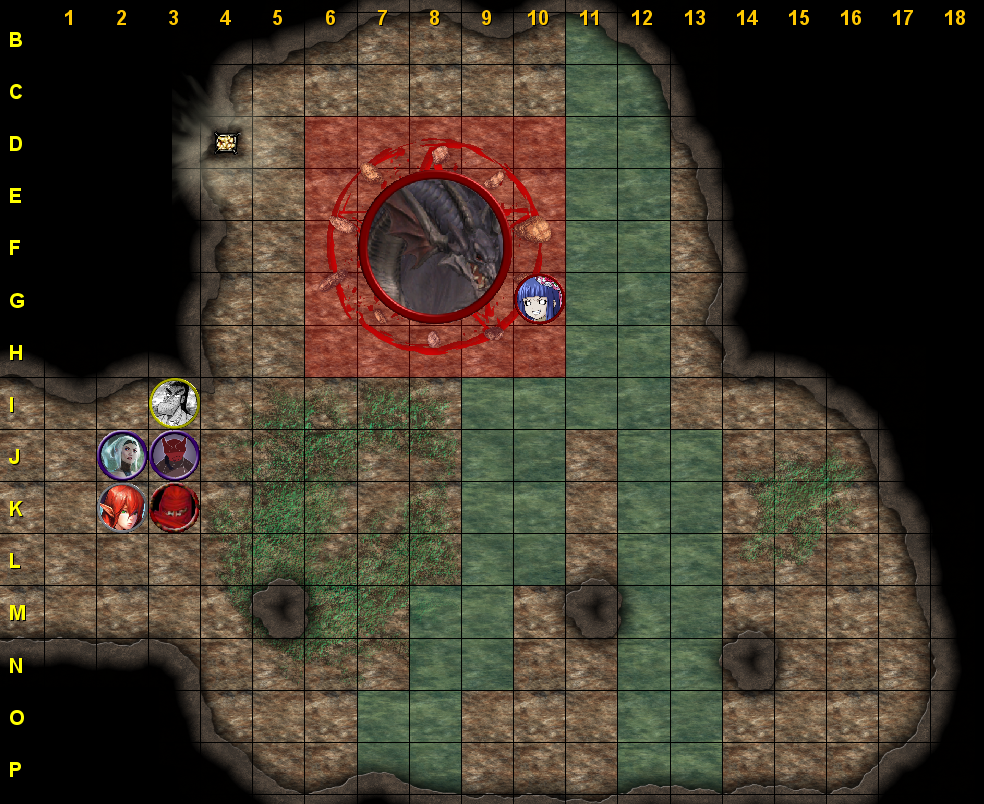This screenshot has width=984, height=804.
Task: Choose the white-haired elf woman token
Action: pyautogui.click(x=122, y=455)
